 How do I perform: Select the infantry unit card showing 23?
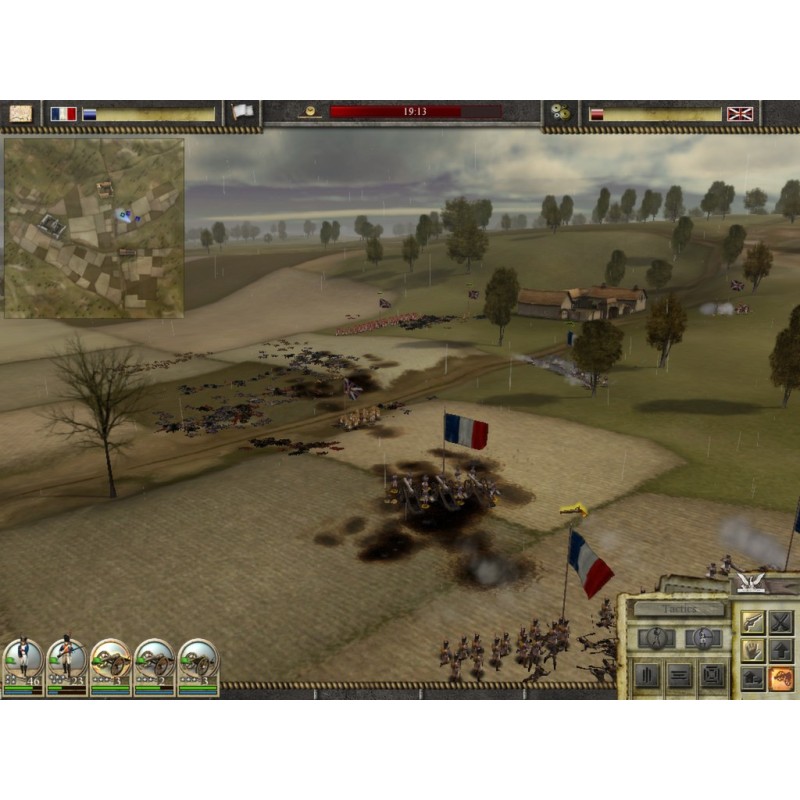67,667
